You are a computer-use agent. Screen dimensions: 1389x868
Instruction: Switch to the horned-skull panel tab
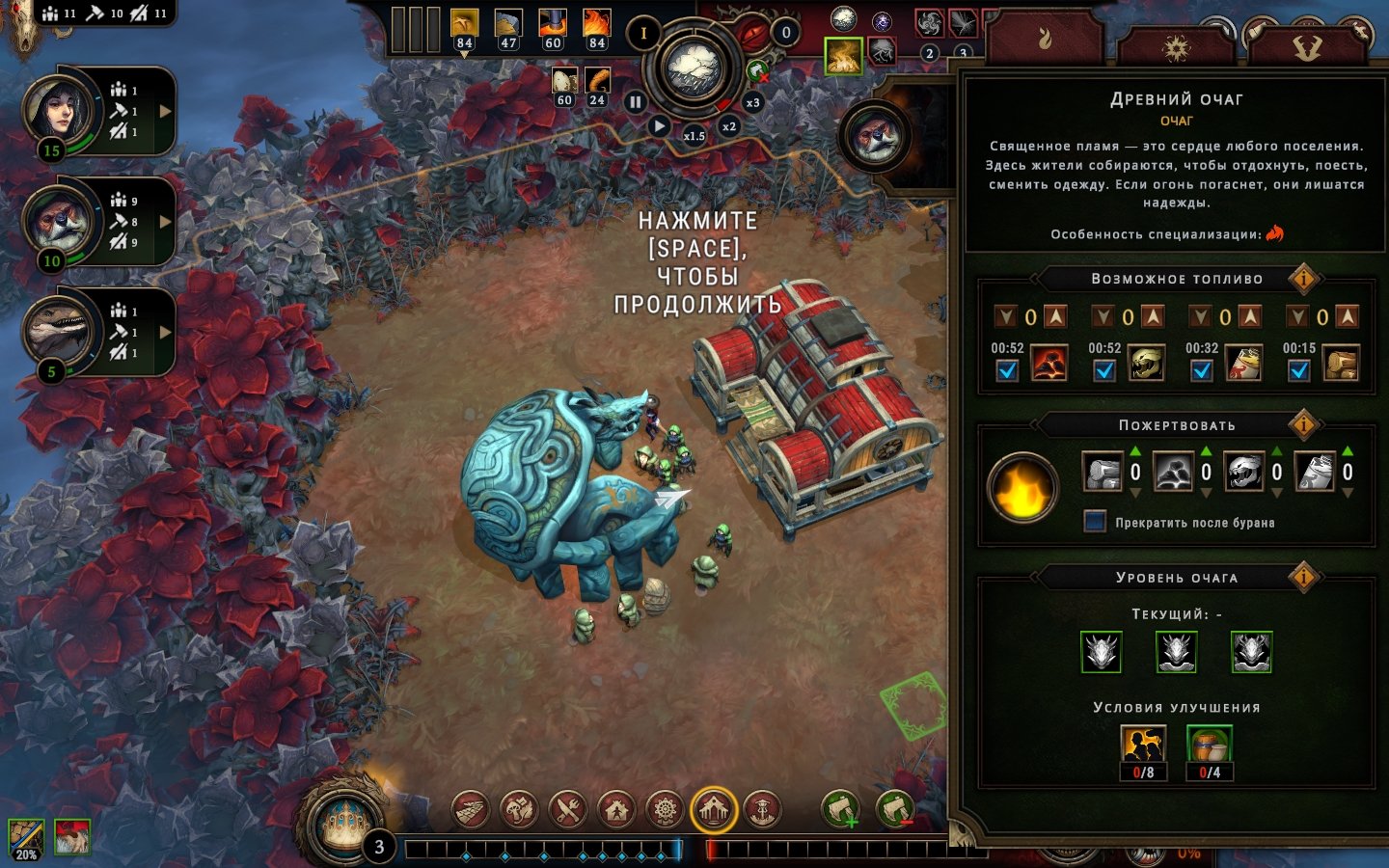coord(1307,46)
